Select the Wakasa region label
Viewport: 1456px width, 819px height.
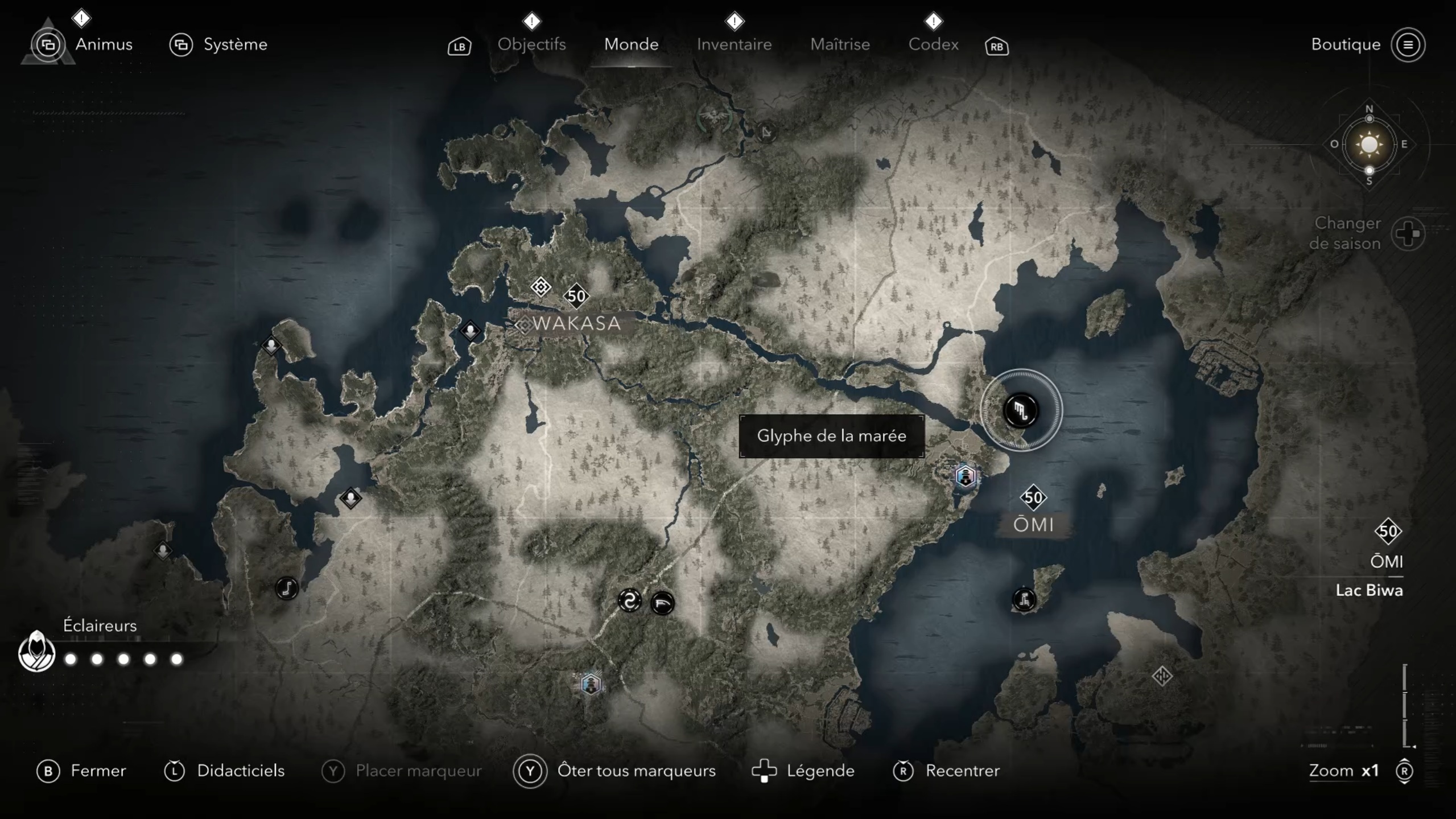click(x=576, y=323)
